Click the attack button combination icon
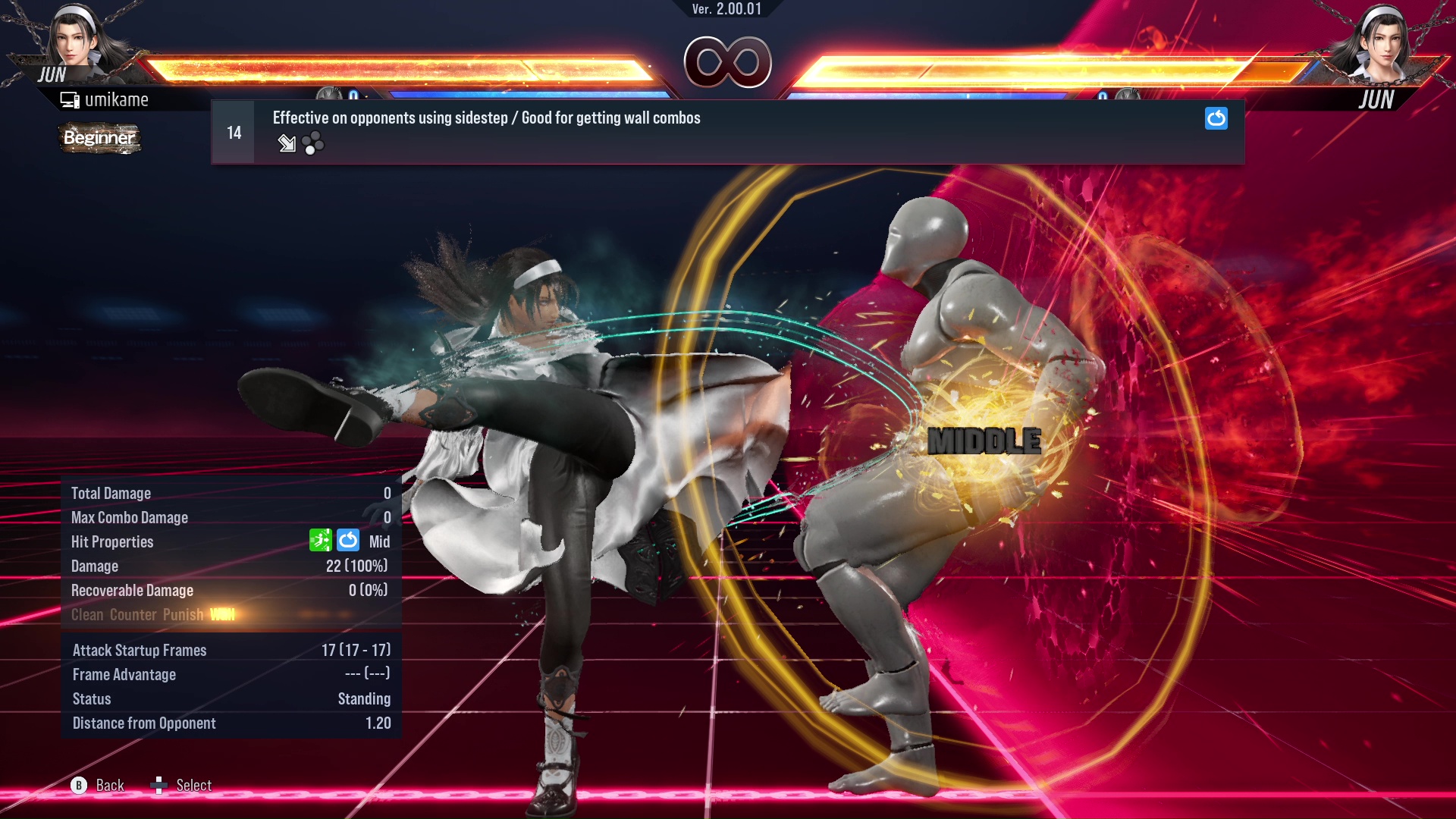 314,143
